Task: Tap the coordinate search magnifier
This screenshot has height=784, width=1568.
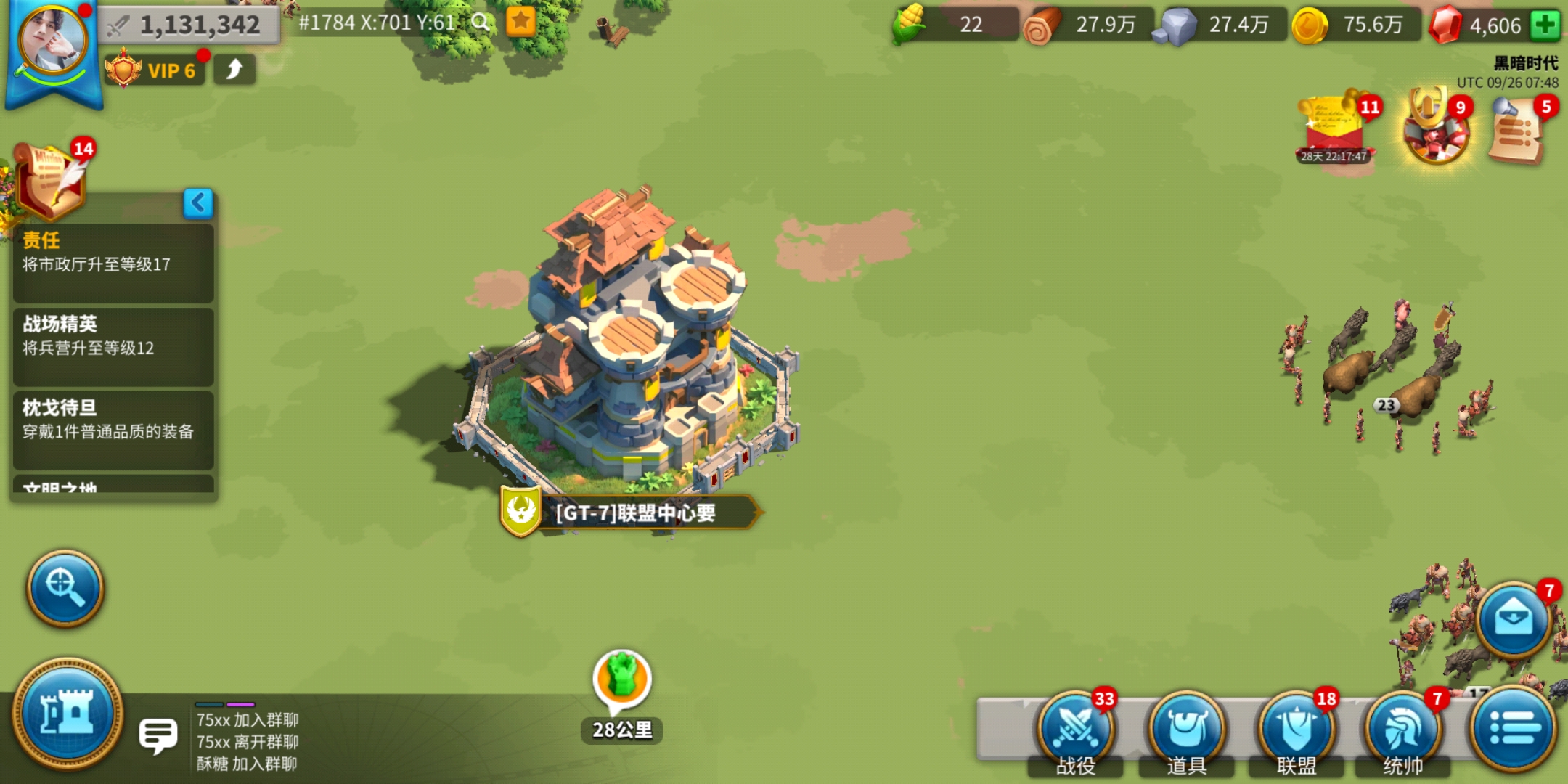Action: [x=480, y=23]
